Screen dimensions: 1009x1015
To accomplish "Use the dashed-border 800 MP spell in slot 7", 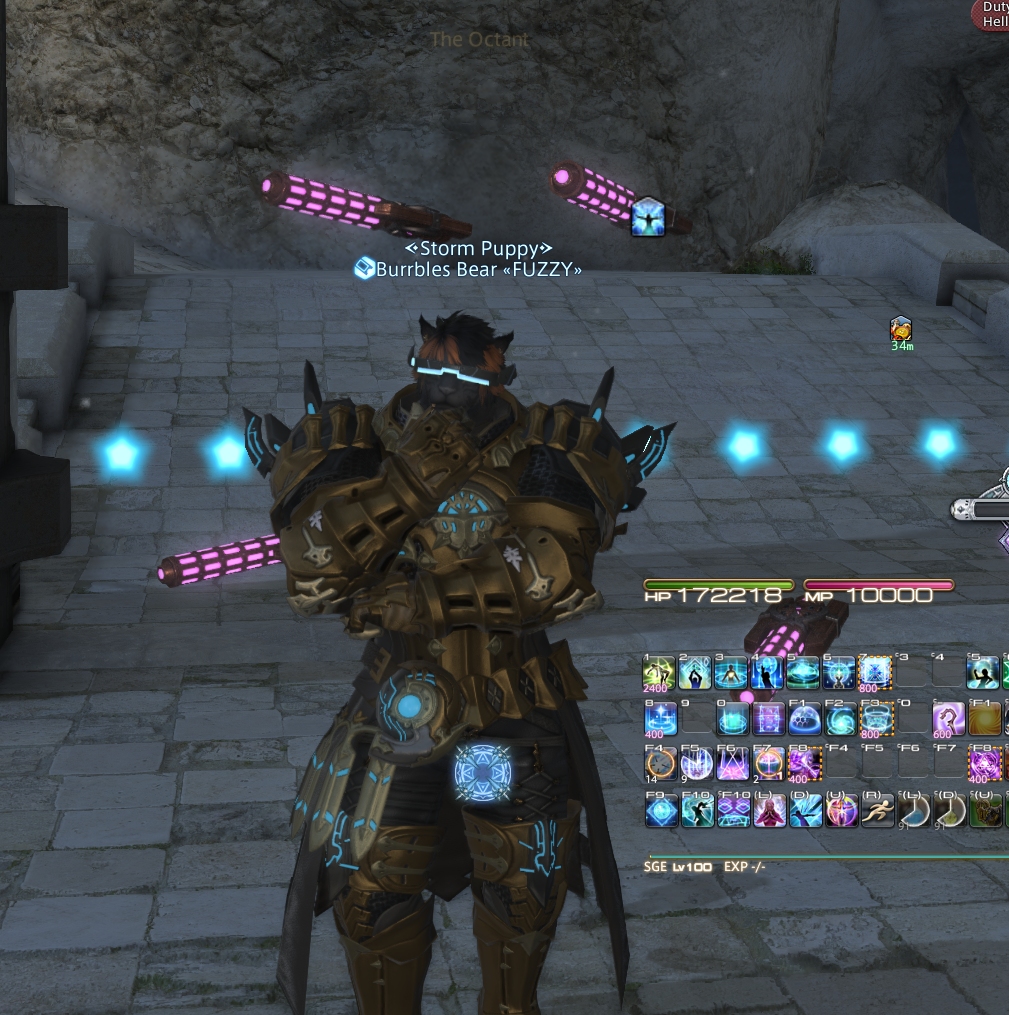I will tap(876, 673).
